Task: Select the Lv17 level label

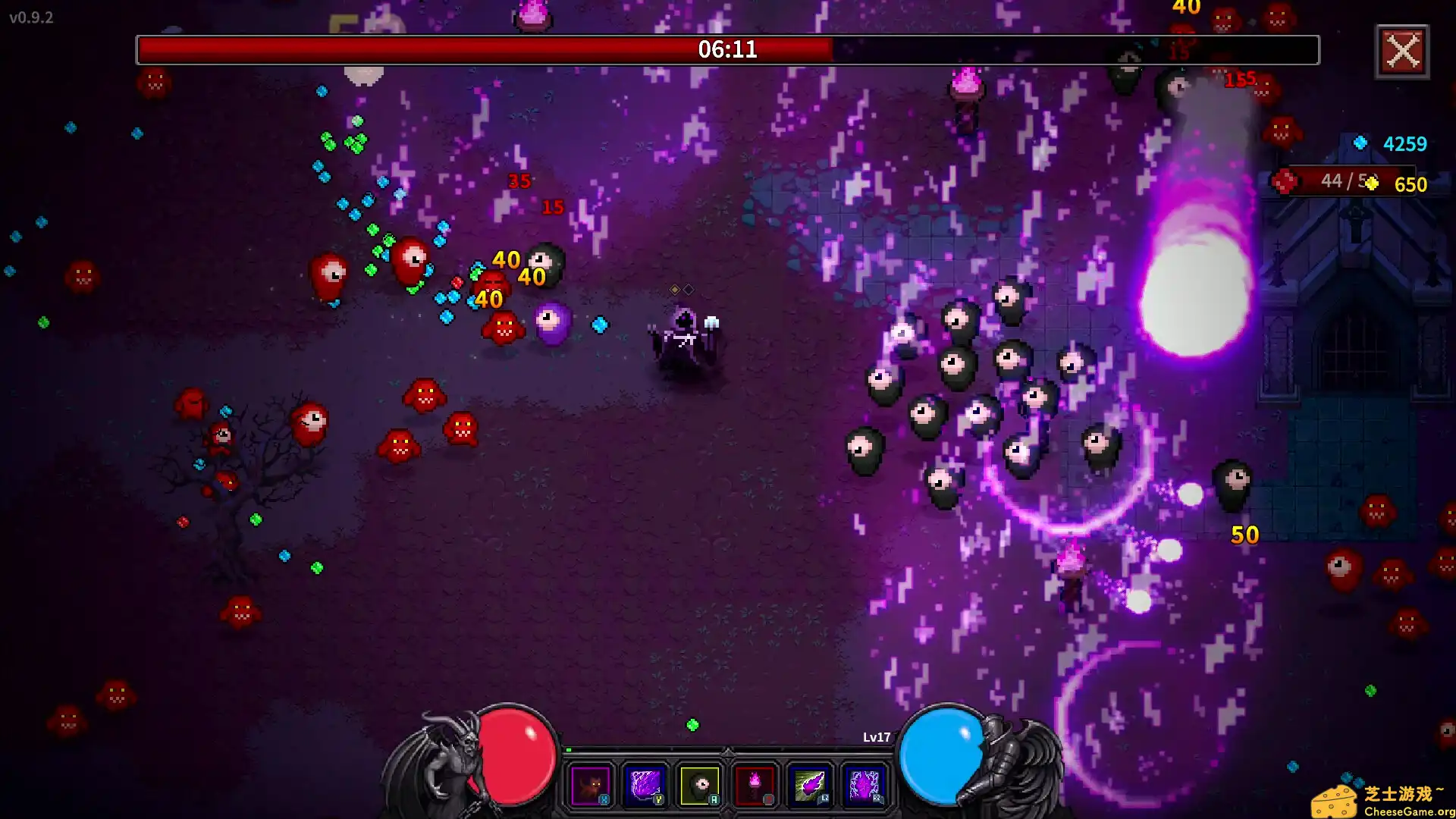Action: 876,736
